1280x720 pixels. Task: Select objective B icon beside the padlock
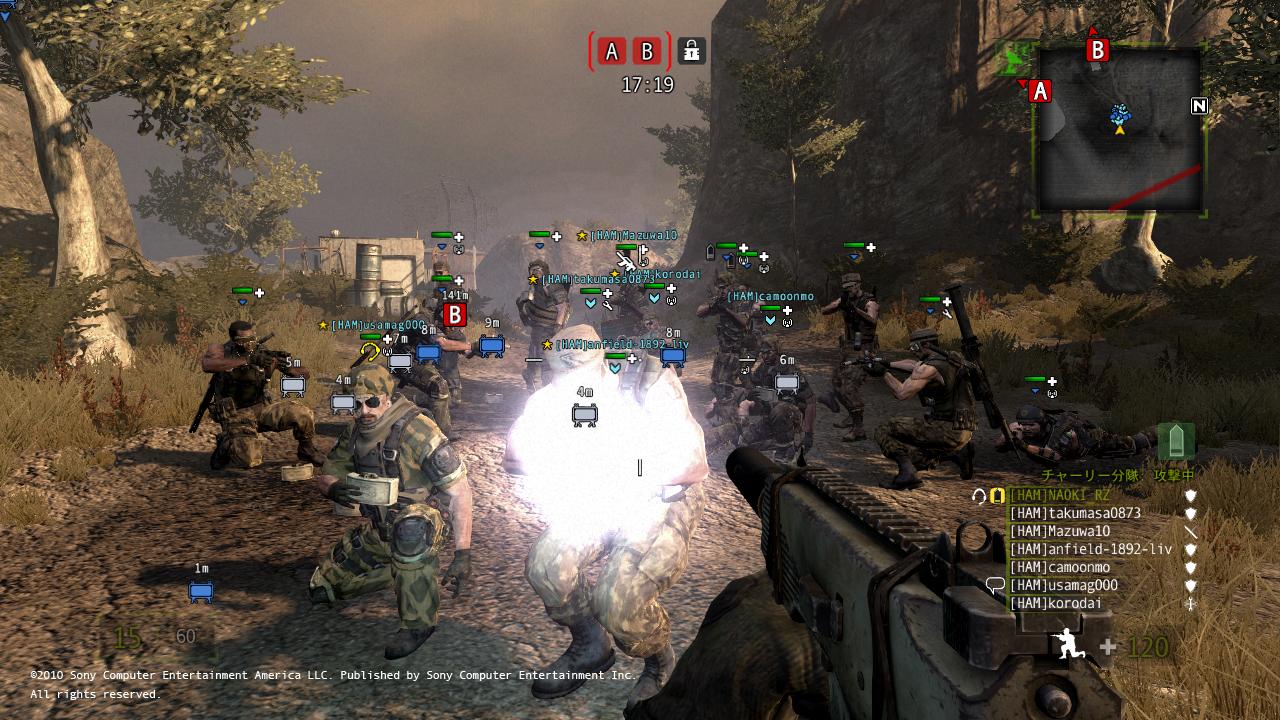[x=647, y=51]
